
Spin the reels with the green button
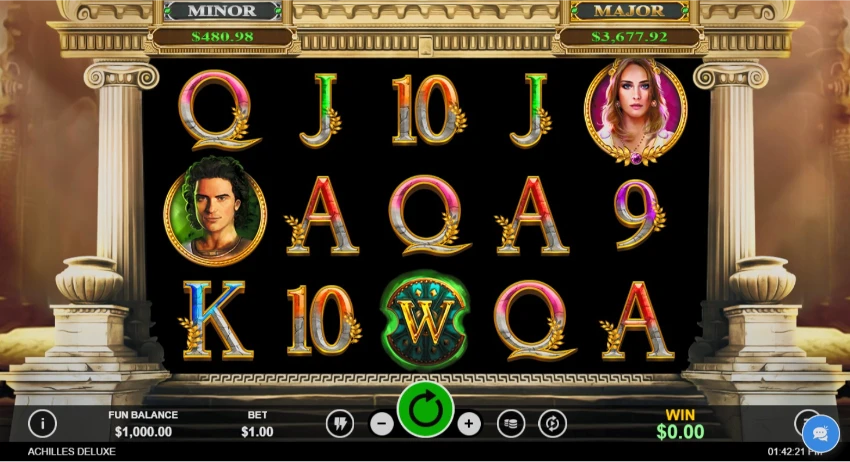(425, 410)
